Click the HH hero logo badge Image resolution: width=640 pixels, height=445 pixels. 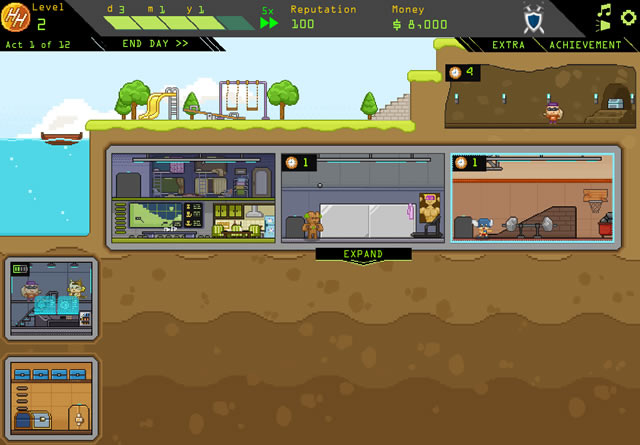[x=16, y=19]
